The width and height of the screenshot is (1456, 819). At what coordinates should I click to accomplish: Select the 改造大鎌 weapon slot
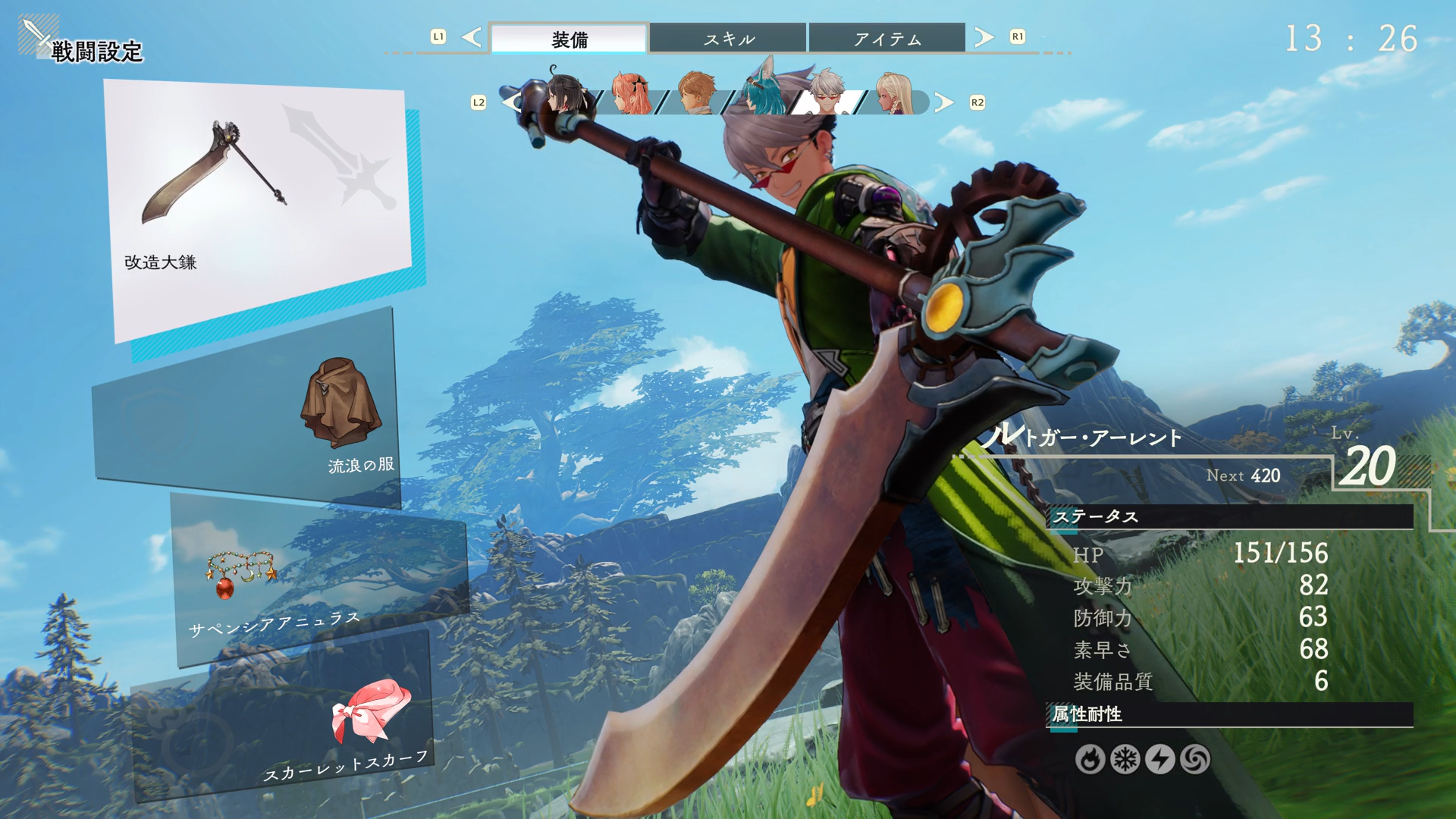click(258, 205)
